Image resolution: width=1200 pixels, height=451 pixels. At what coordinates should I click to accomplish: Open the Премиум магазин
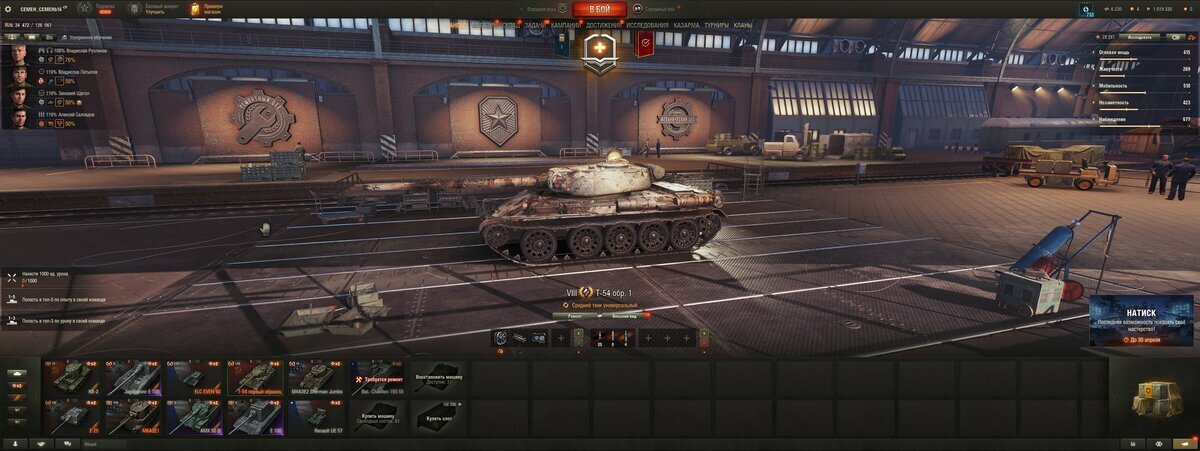[207, 9]
